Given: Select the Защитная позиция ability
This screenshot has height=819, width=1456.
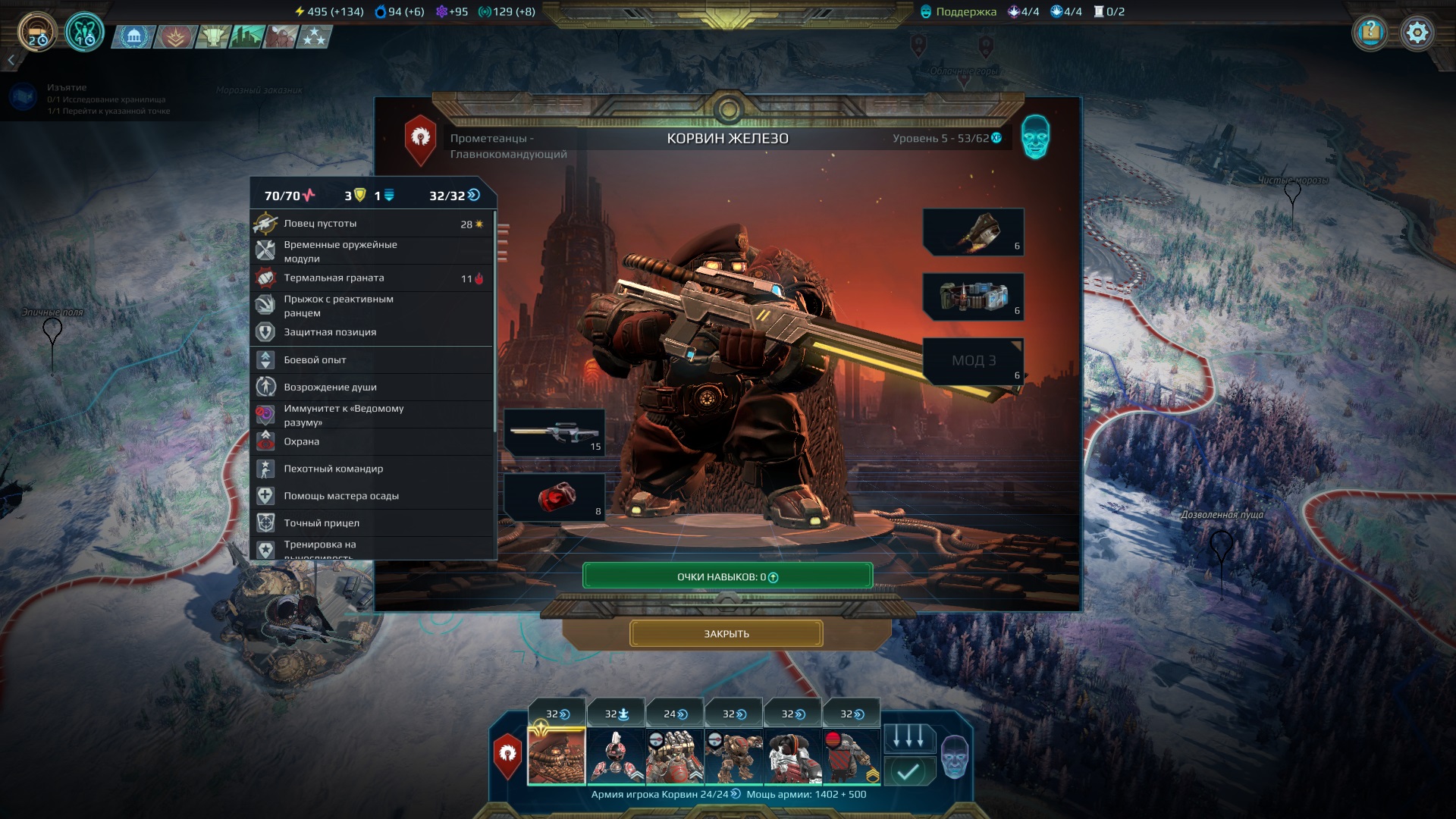Looking at the screenshot, I should (372, 332).
